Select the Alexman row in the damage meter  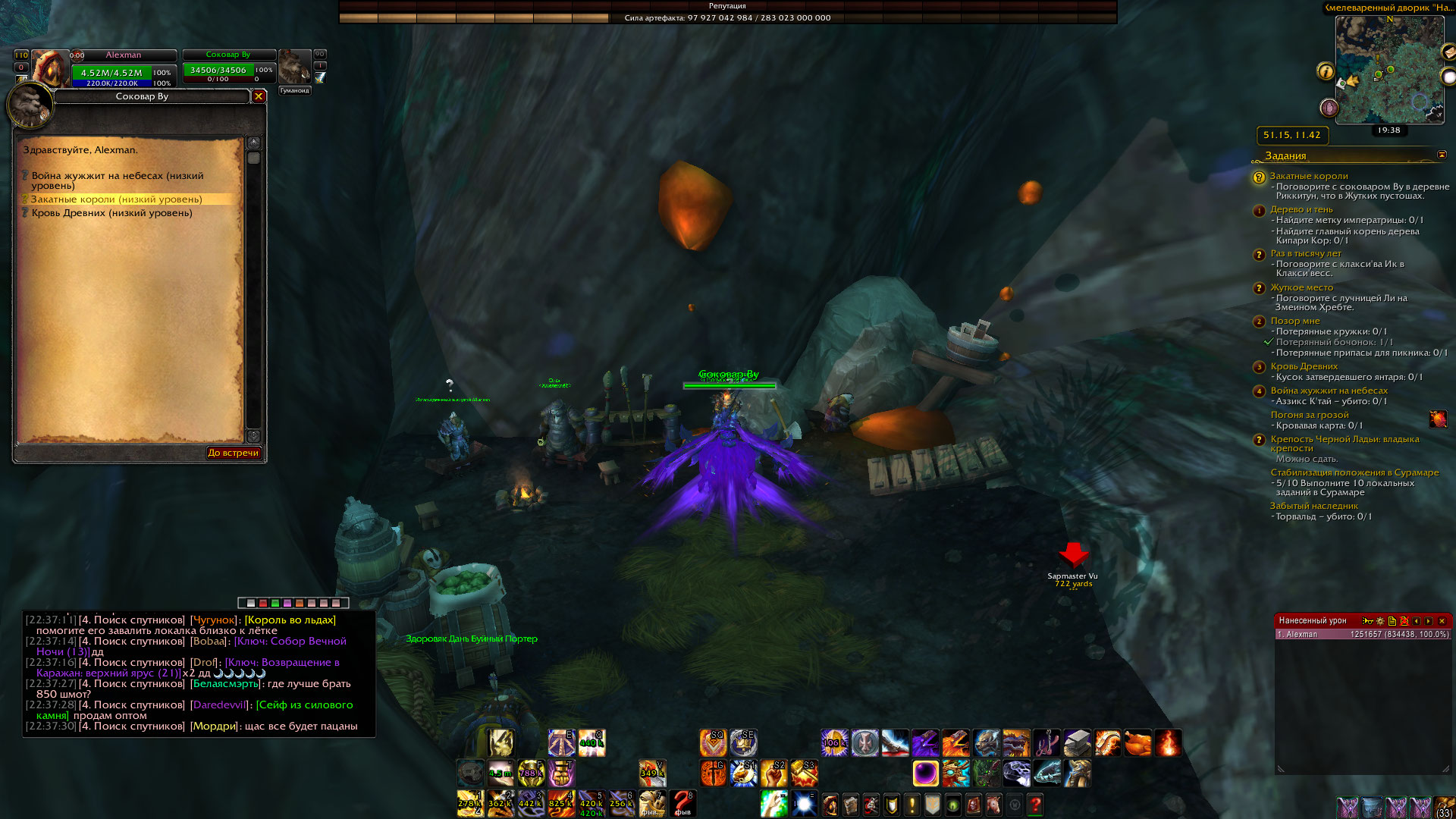1362,635
